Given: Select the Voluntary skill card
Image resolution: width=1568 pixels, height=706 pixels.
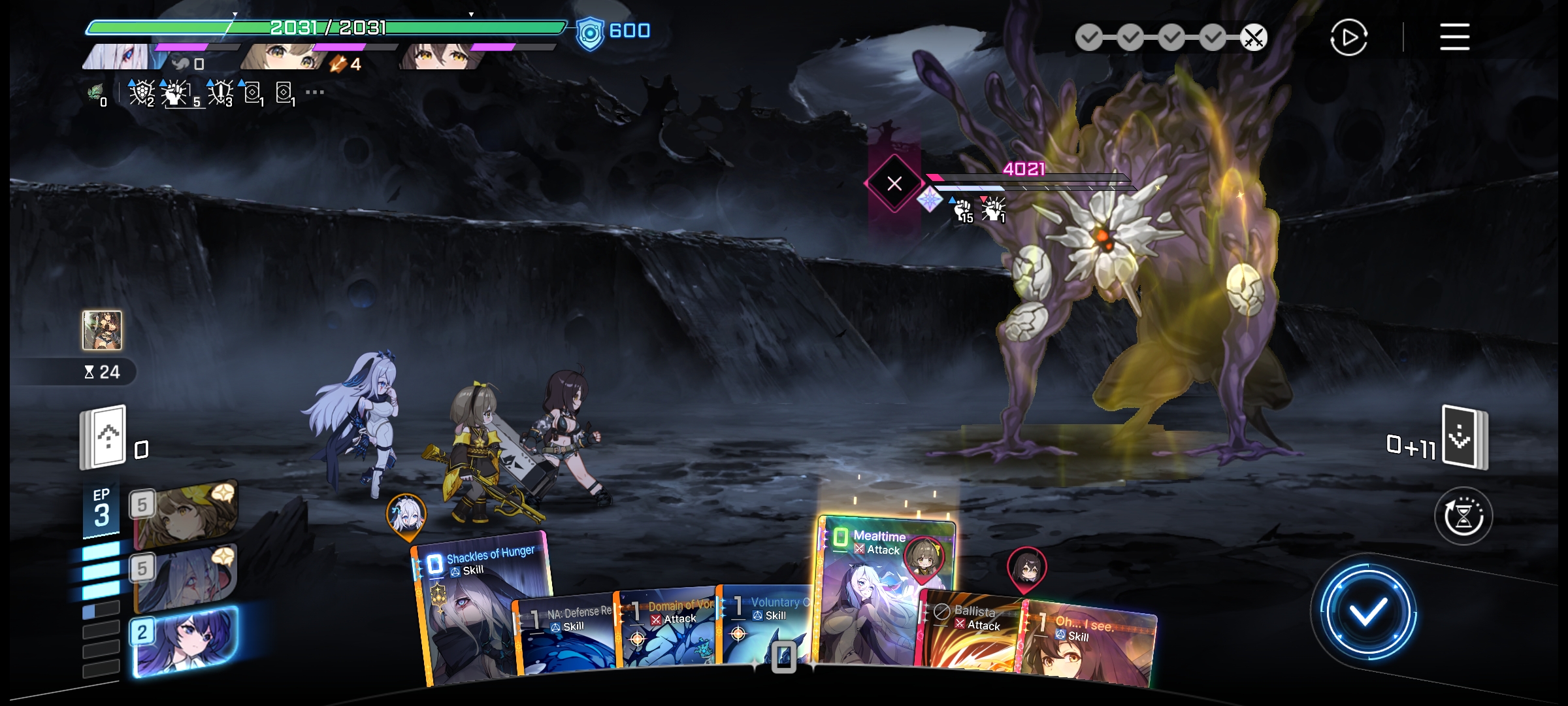Looking at the screenshot, I should 768,624.
